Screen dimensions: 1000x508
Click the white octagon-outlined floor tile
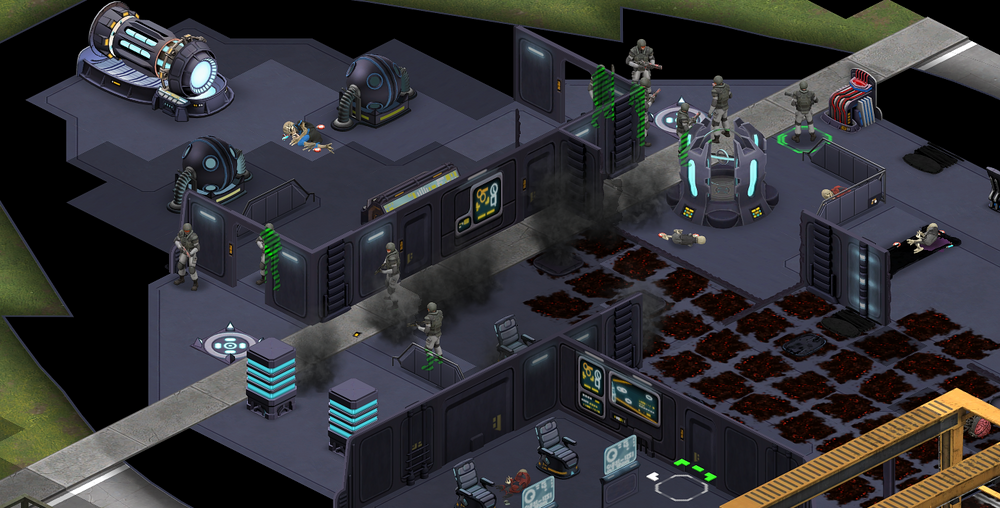point(681,488)
